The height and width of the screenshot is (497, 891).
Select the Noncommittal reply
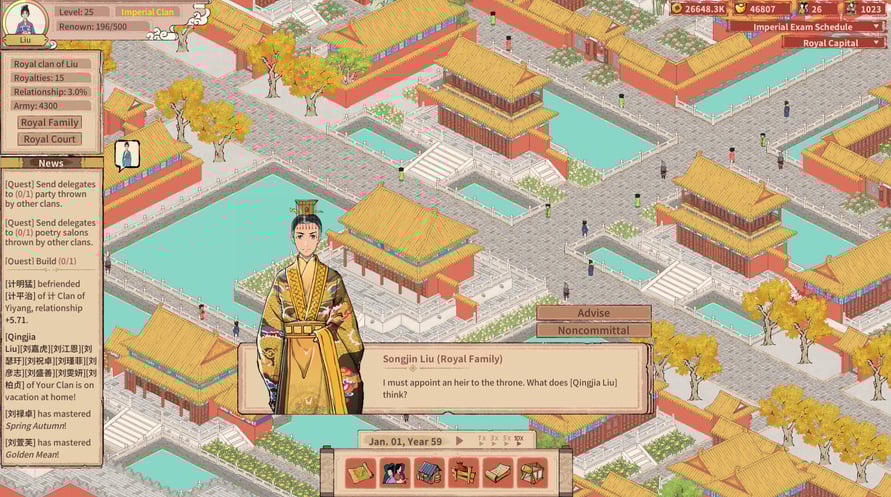(593, 330)
